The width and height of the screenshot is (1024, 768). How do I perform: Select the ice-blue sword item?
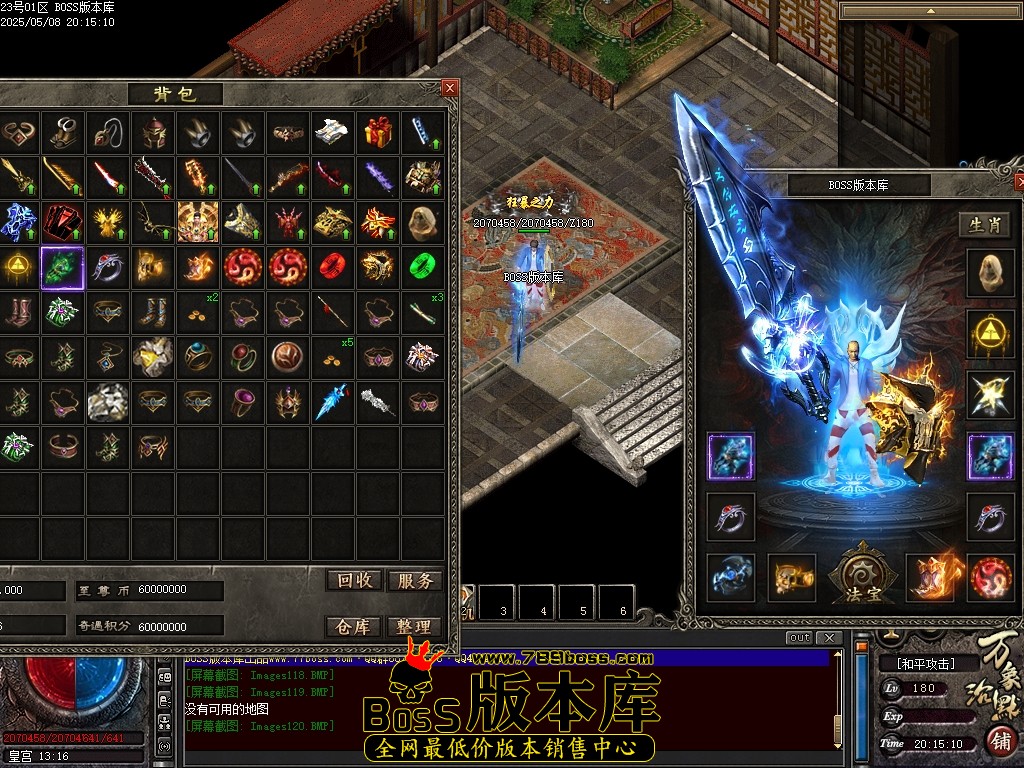point(332,402)
